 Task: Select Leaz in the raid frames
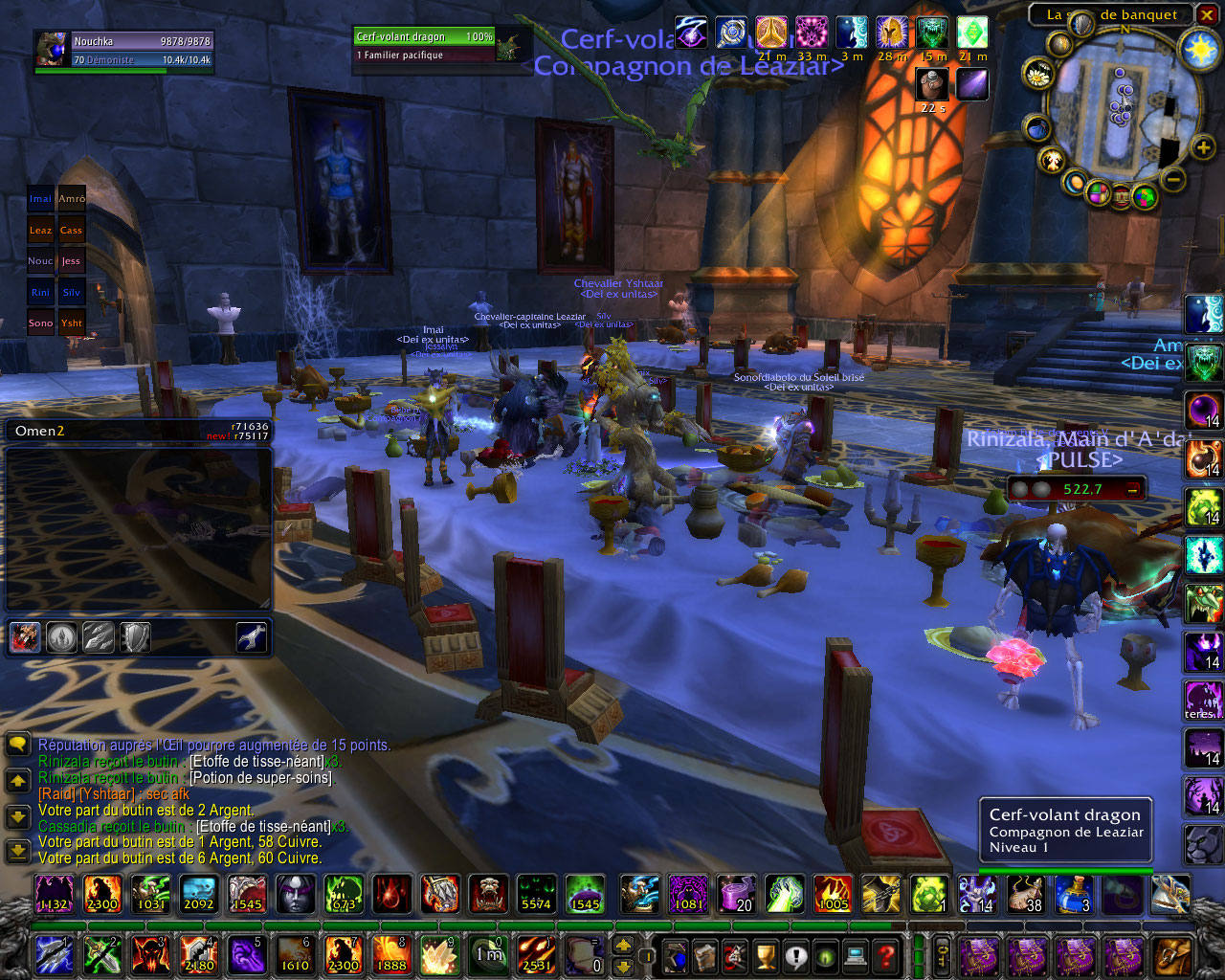tap(40, 230)
